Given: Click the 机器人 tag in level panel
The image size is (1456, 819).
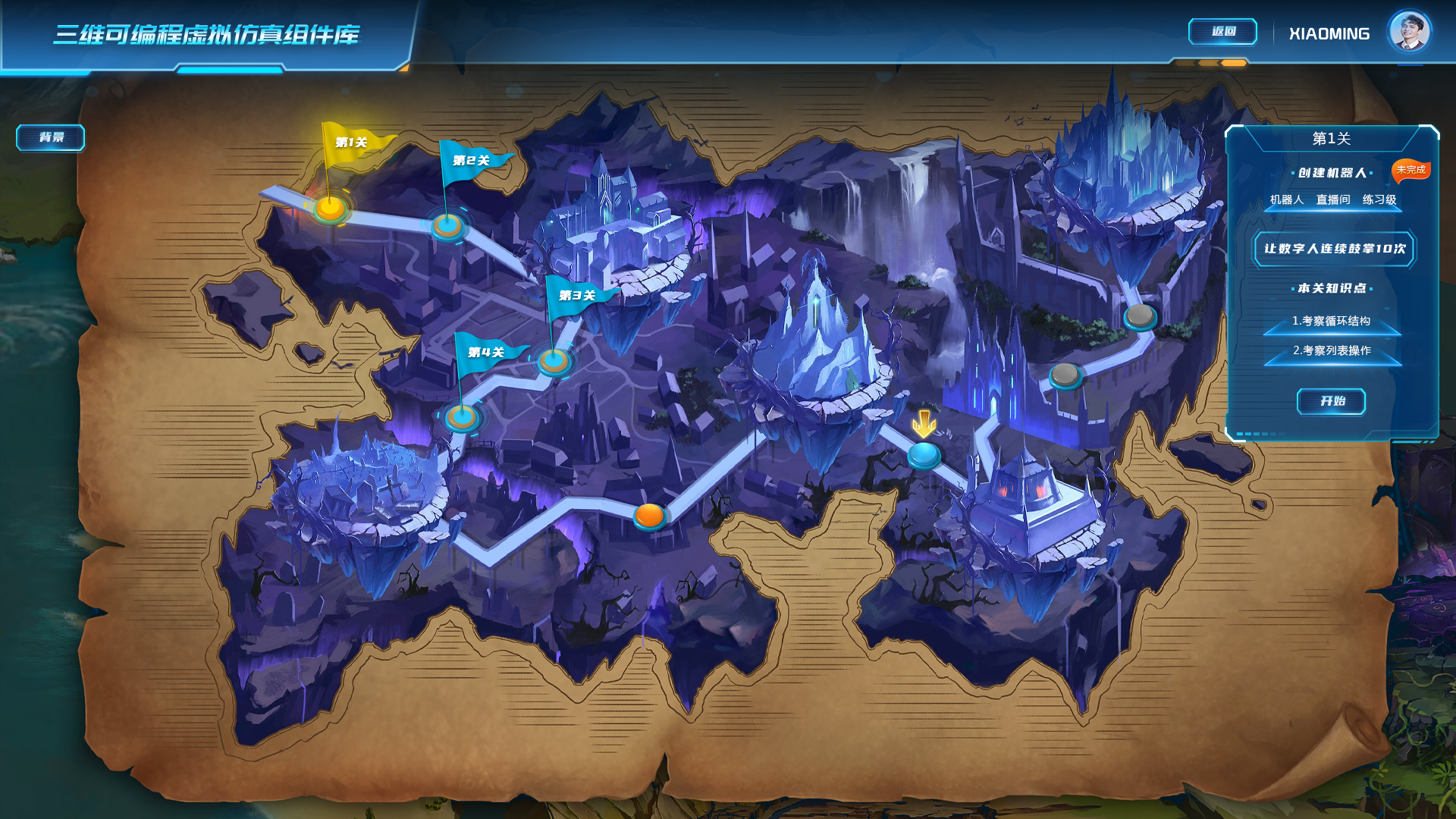Looking at the screenshot, I should tap(1287, 200).
